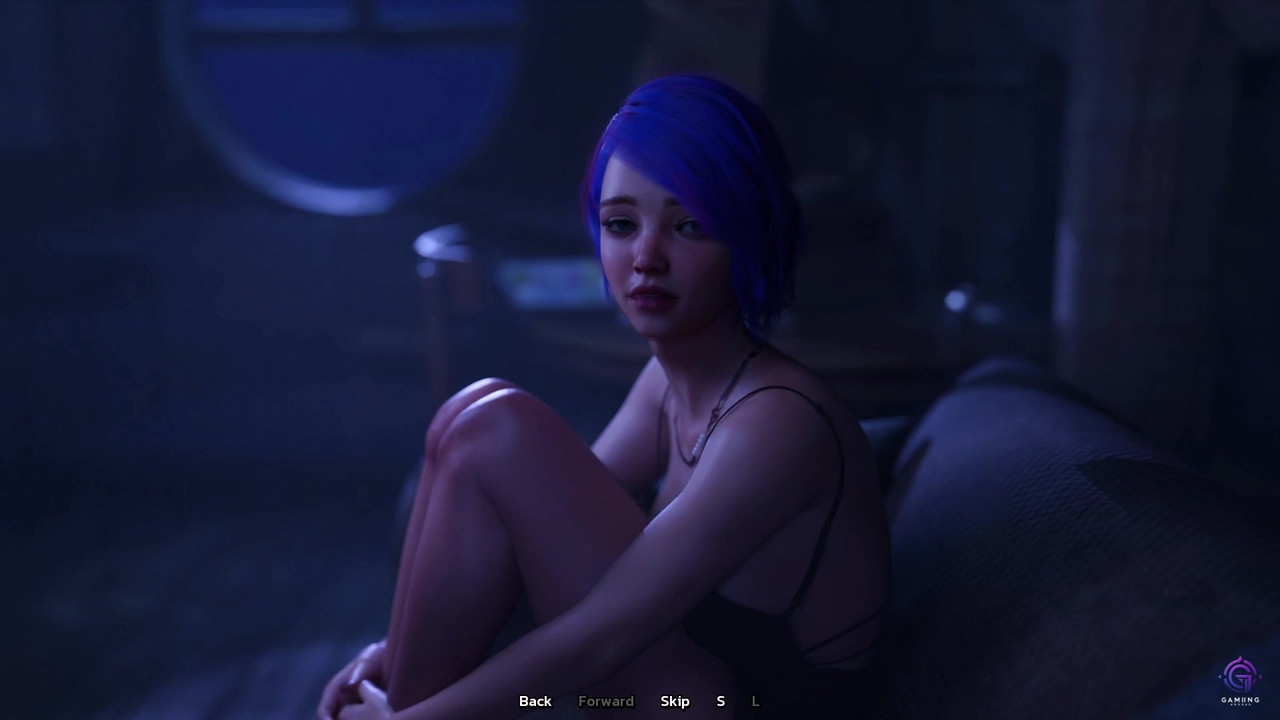Activate the Skip button
Viewport: 1280px width, 720px height.
point(675,701)
